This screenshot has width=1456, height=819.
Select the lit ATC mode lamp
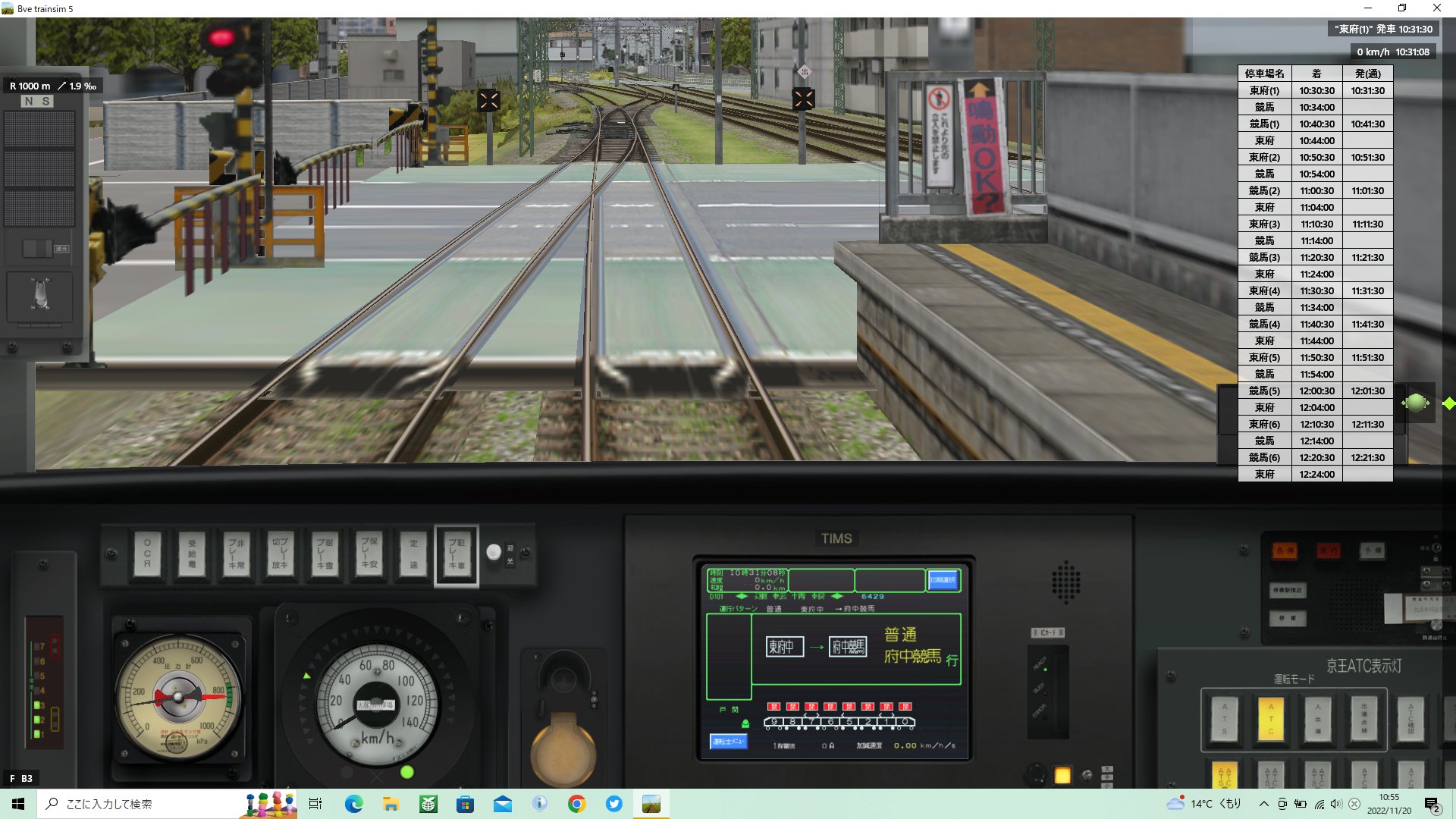click(x=1270, y=720)
